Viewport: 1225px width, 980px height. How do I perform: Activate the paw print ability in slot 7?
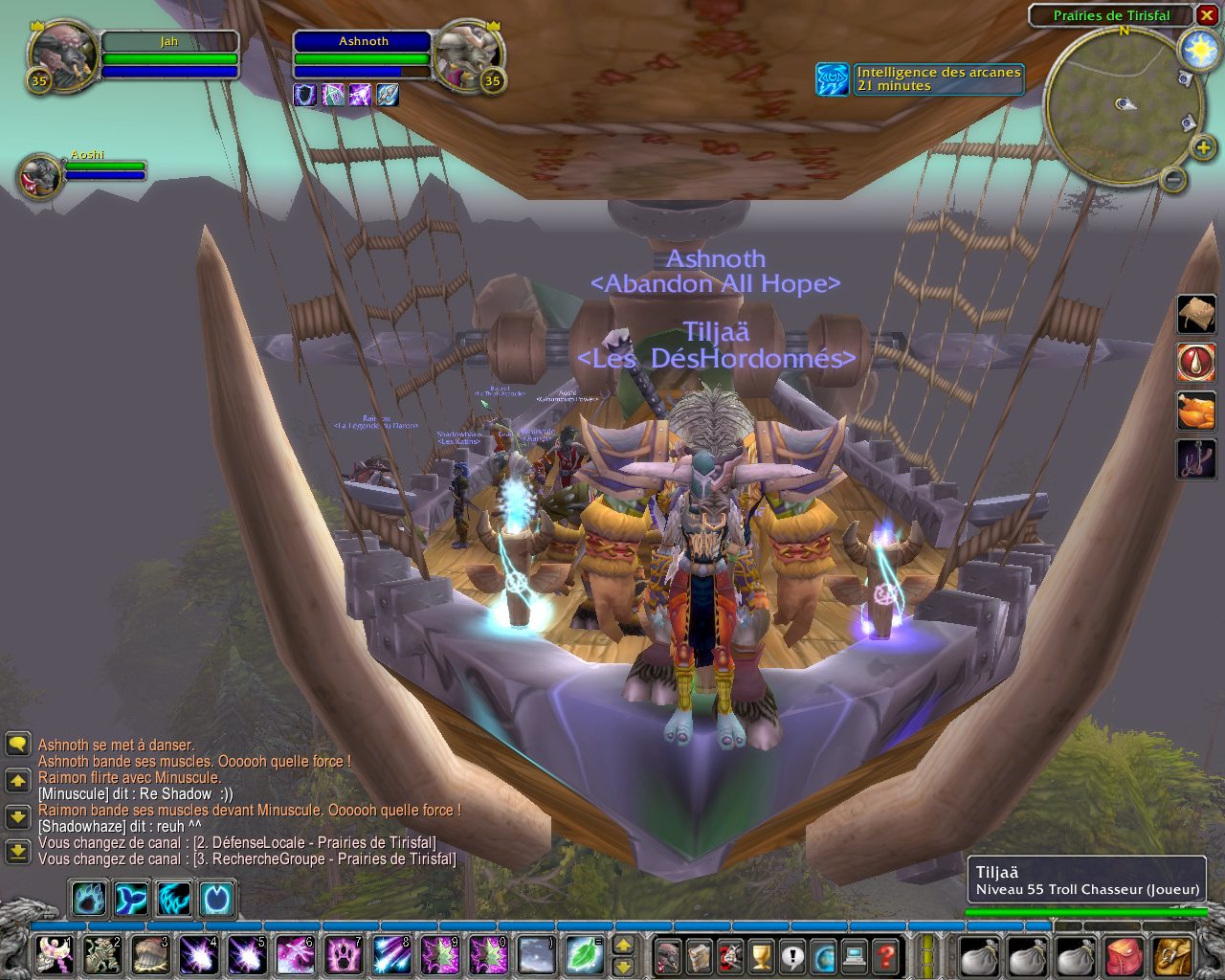pyautogui.click(x=344, y=955)
